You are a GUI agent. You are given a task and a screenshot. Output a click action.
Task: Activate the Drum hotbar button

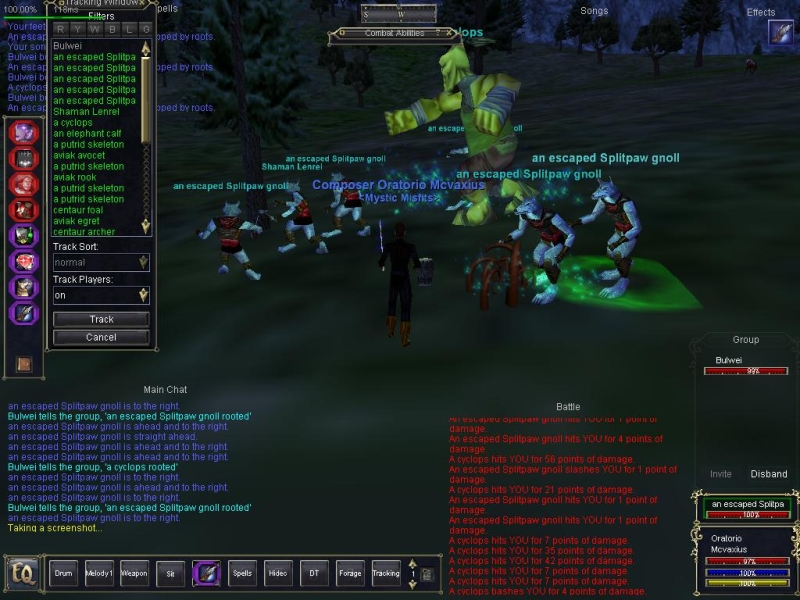pos(64,574)
